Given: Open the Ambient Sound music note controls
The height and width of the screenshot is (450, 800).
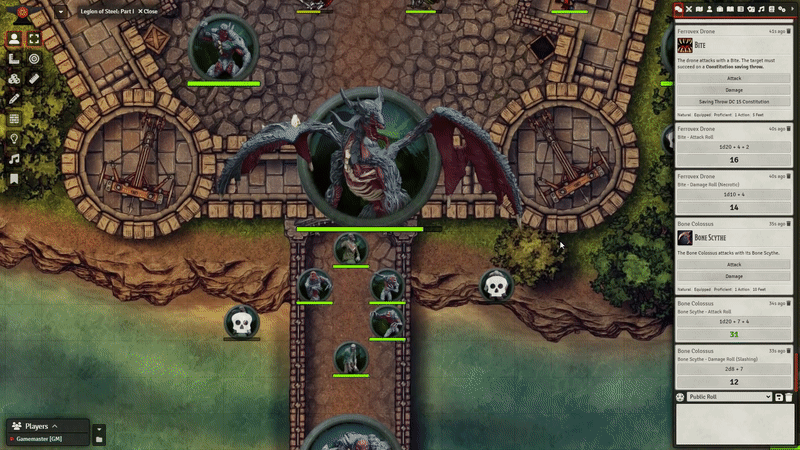Looking at the screenshot, I should (x=14, y=158).
